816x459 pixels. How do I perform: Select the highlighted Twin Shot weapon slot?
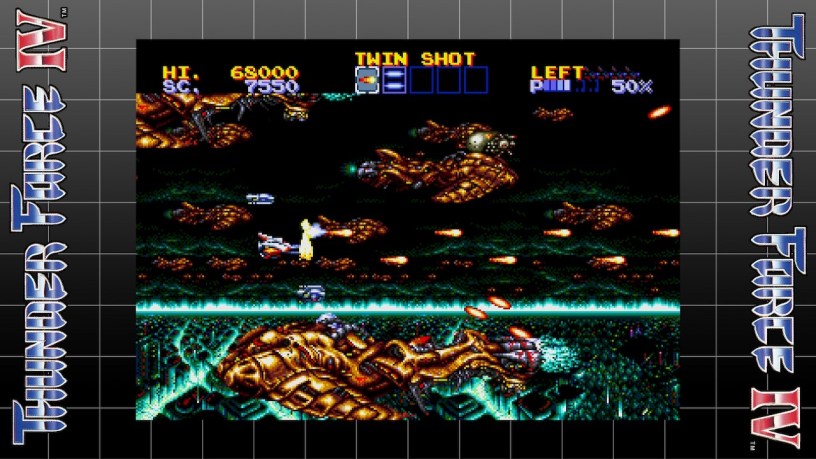(367, 80)
